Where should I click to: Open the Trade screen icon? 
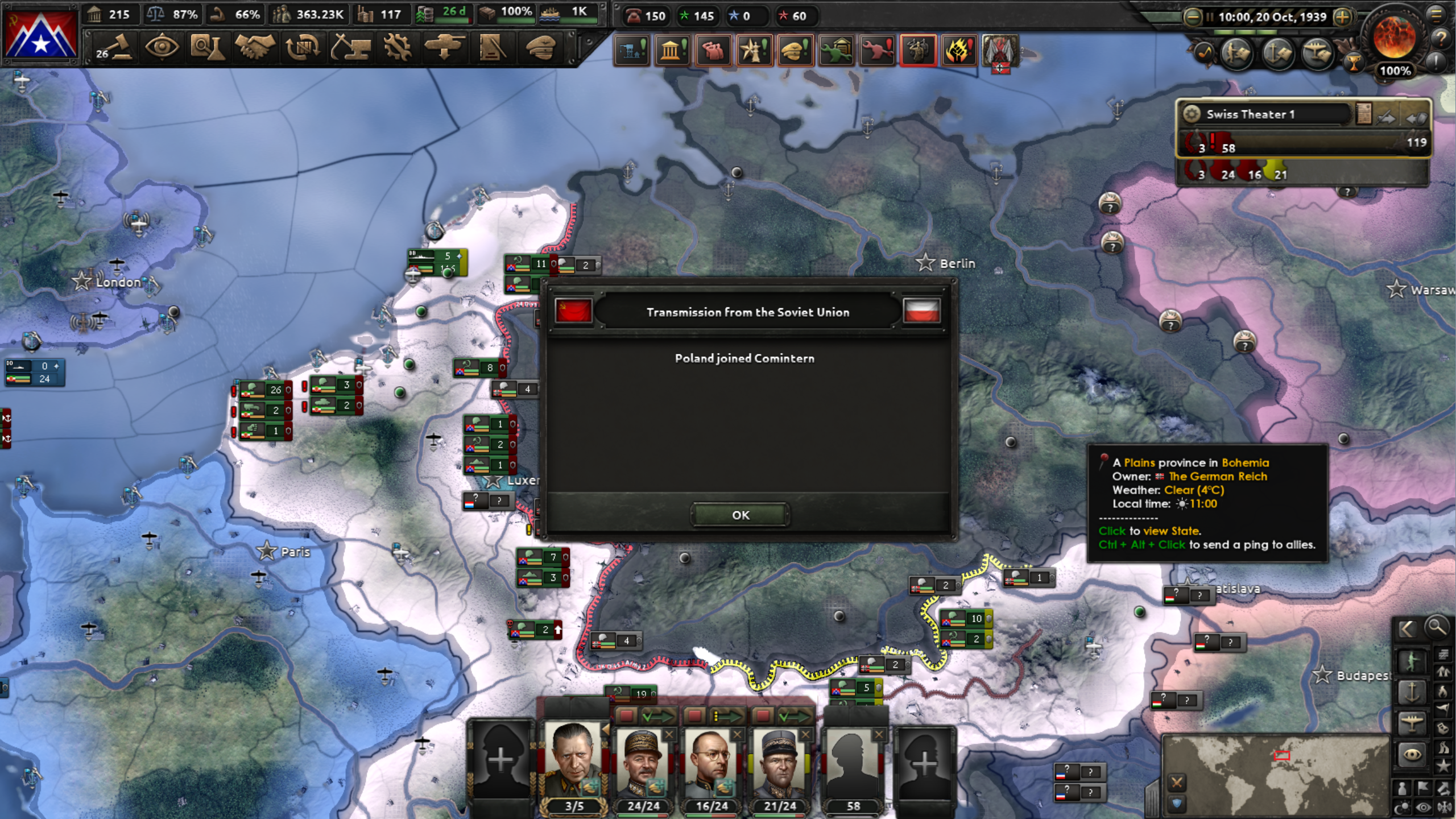(303, 48)
